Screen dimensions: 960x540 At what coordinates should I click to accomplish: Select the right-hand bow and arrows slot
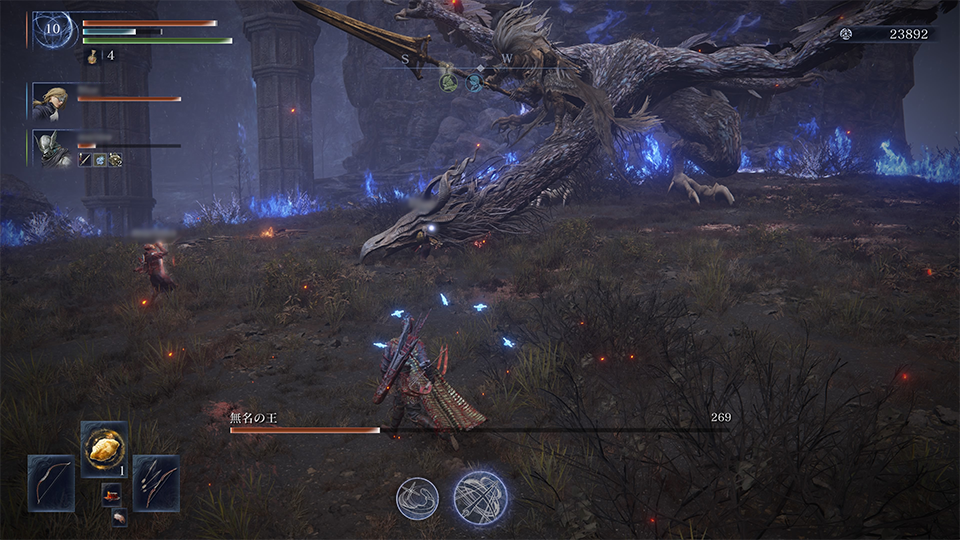coord(156,483)
